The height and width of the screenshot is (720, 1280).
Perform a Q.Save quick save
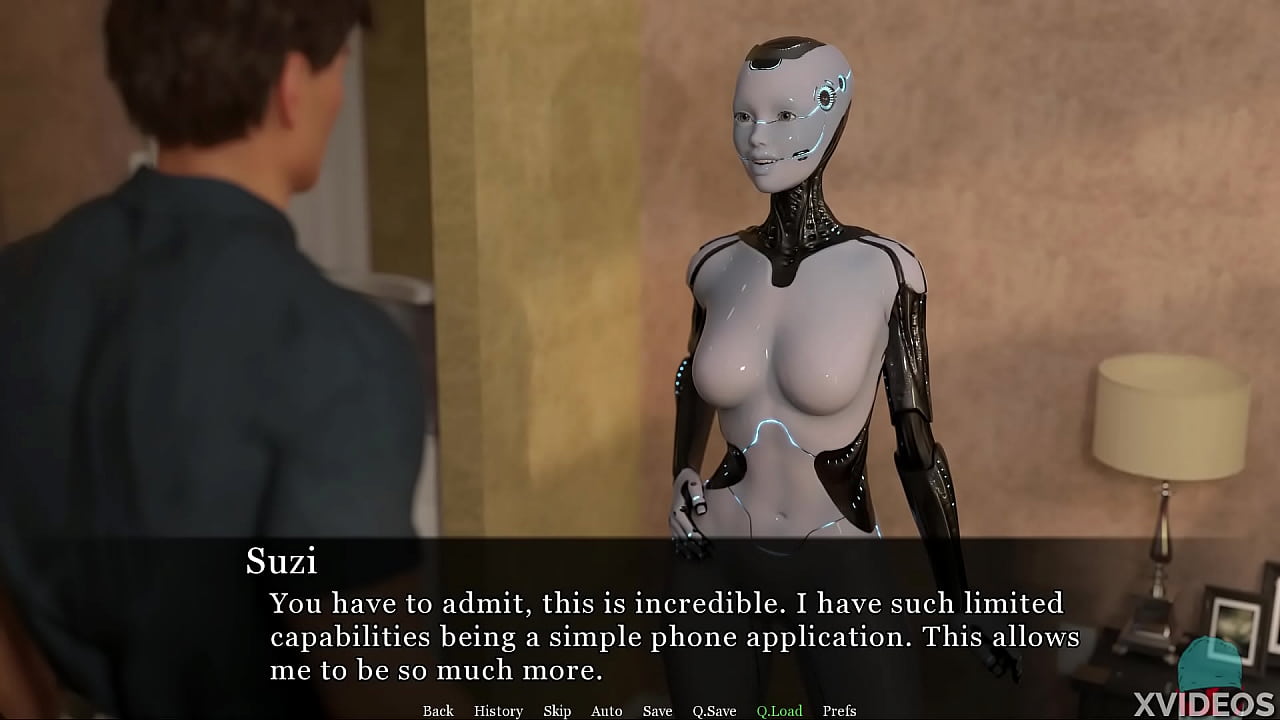(714, 710)
